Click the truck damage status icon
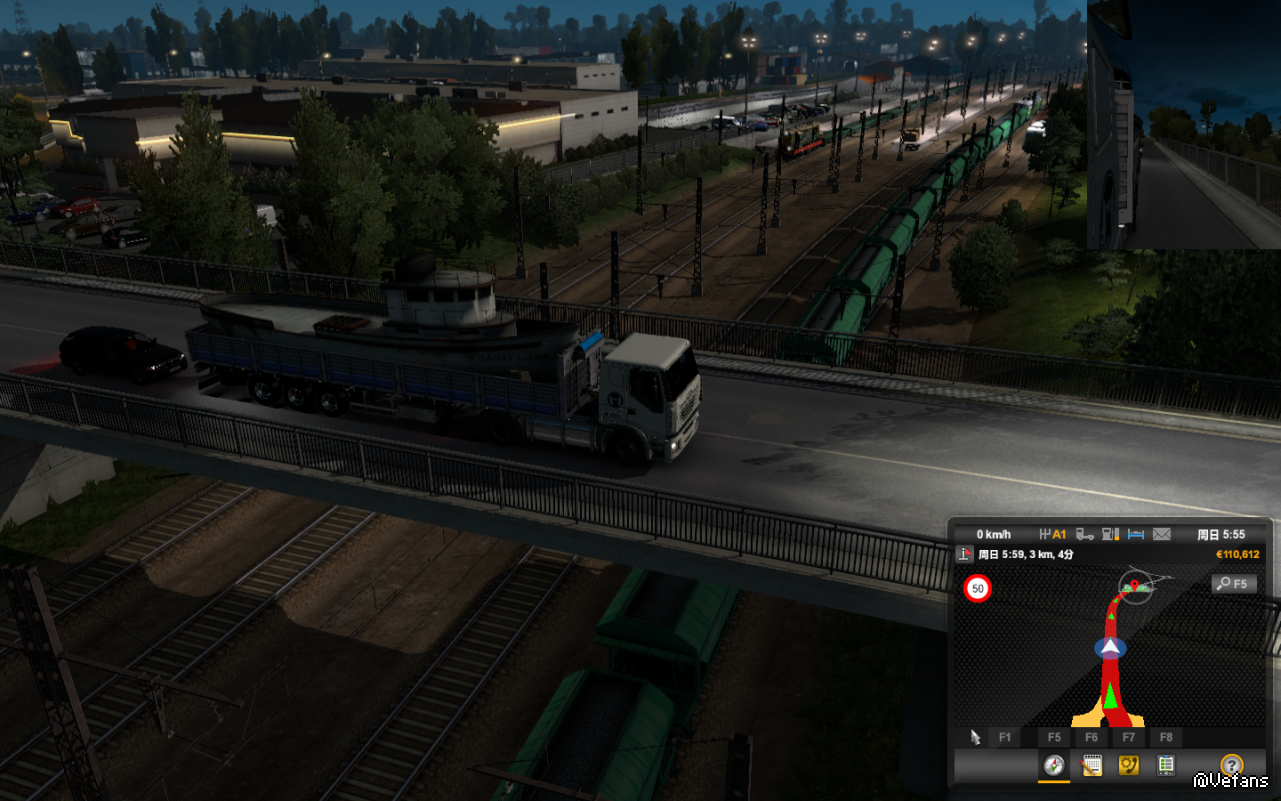Image resolution: width=1281 pixels, height=801 pixels. tap(1085, 534)
